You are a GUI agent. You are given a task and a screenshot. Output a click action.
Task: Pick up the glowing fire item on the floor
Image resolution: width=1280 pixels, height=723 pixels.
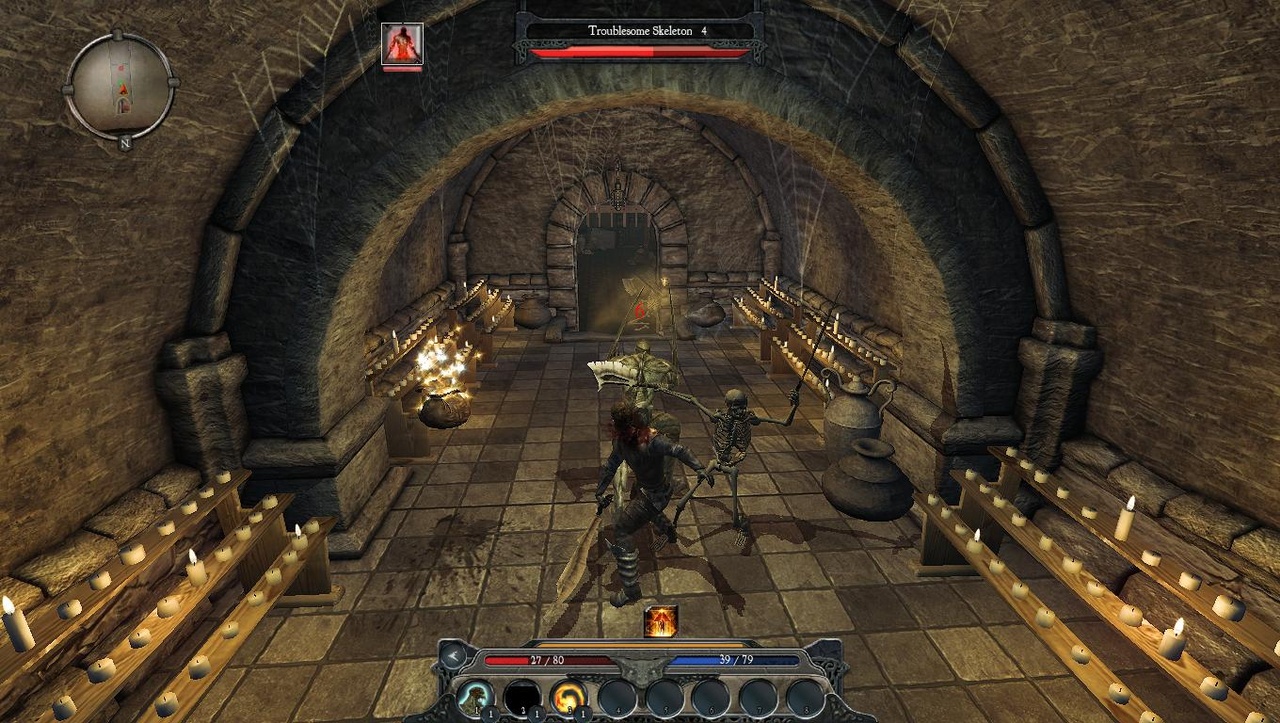point(660,623)
